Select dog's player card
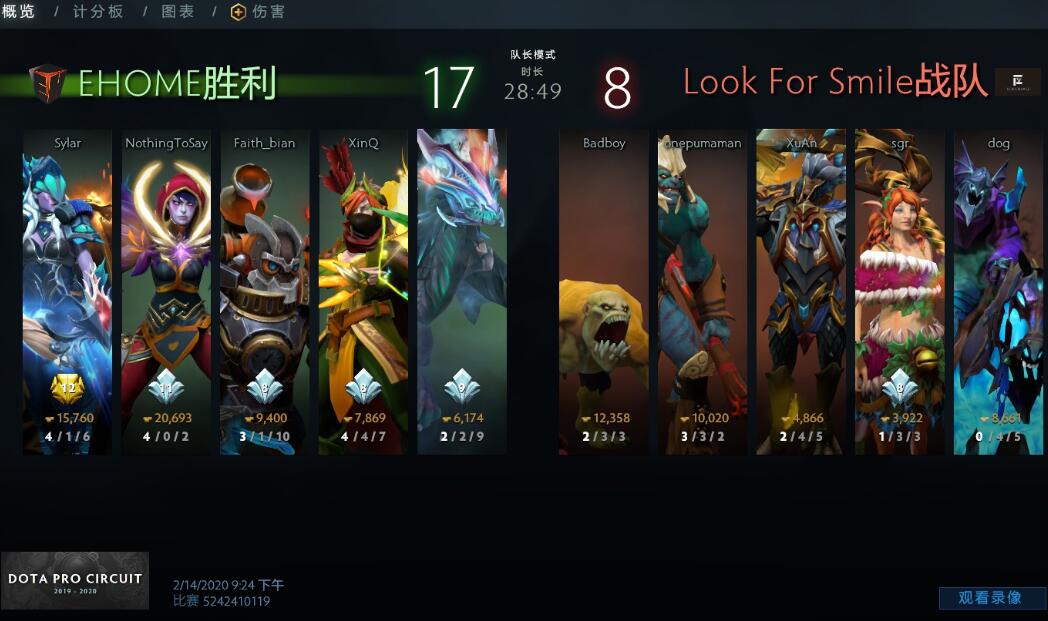1048x621 pixels. pos(998,291)
